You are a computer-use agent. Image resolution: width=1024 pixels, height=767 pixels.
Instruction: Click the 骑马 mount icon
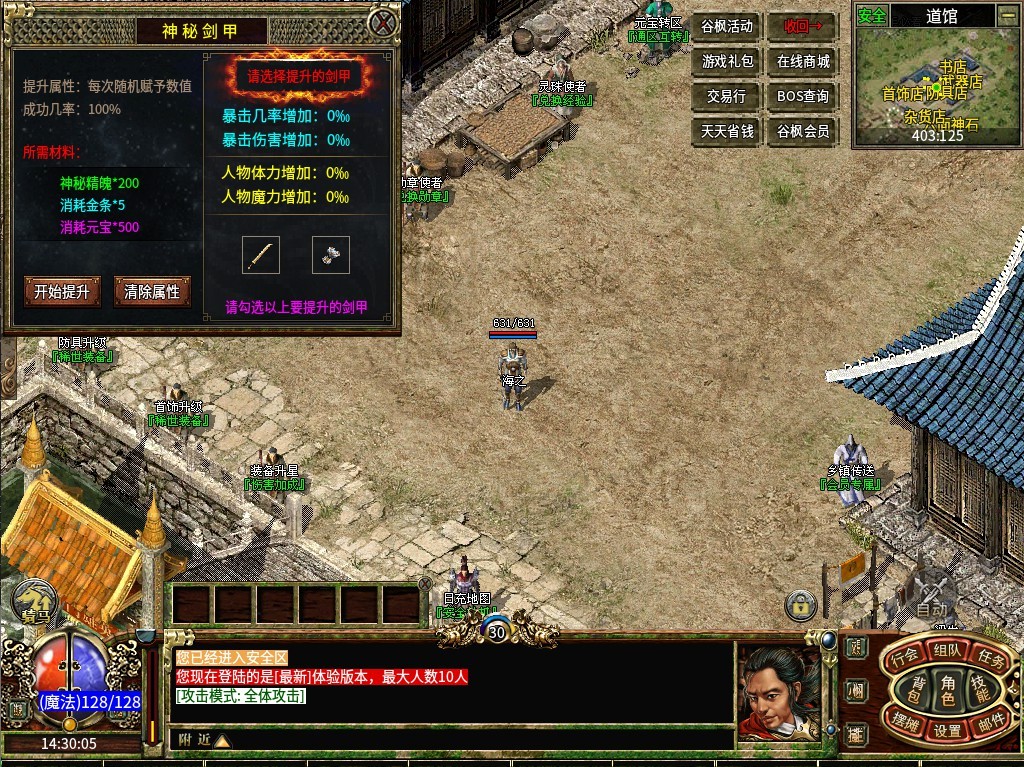coord(34,600)
